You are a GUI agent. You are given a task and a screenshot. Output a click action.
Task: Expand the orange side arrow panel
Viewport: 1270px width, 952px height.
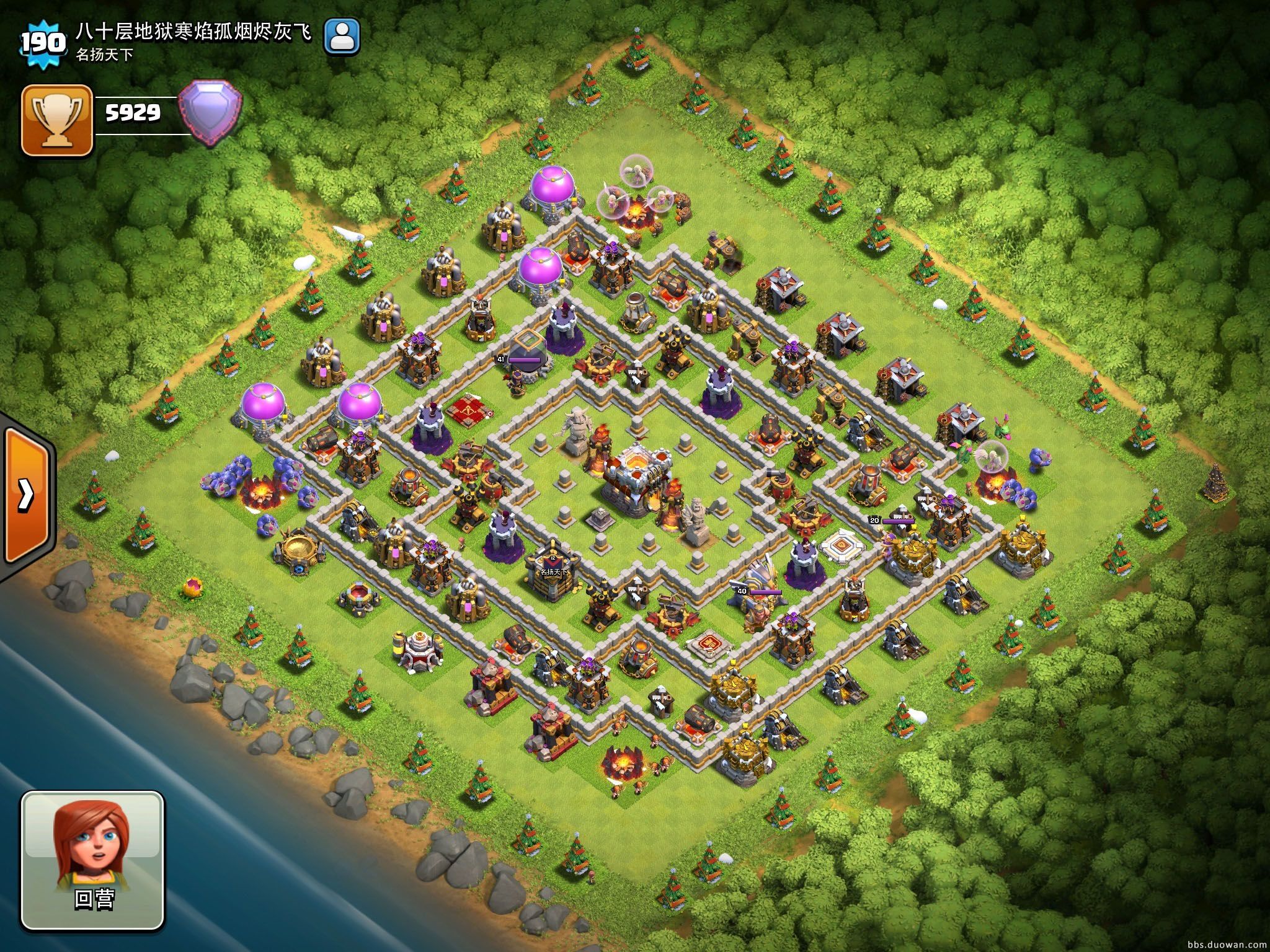pyautogui.click(x=26, y=495)
